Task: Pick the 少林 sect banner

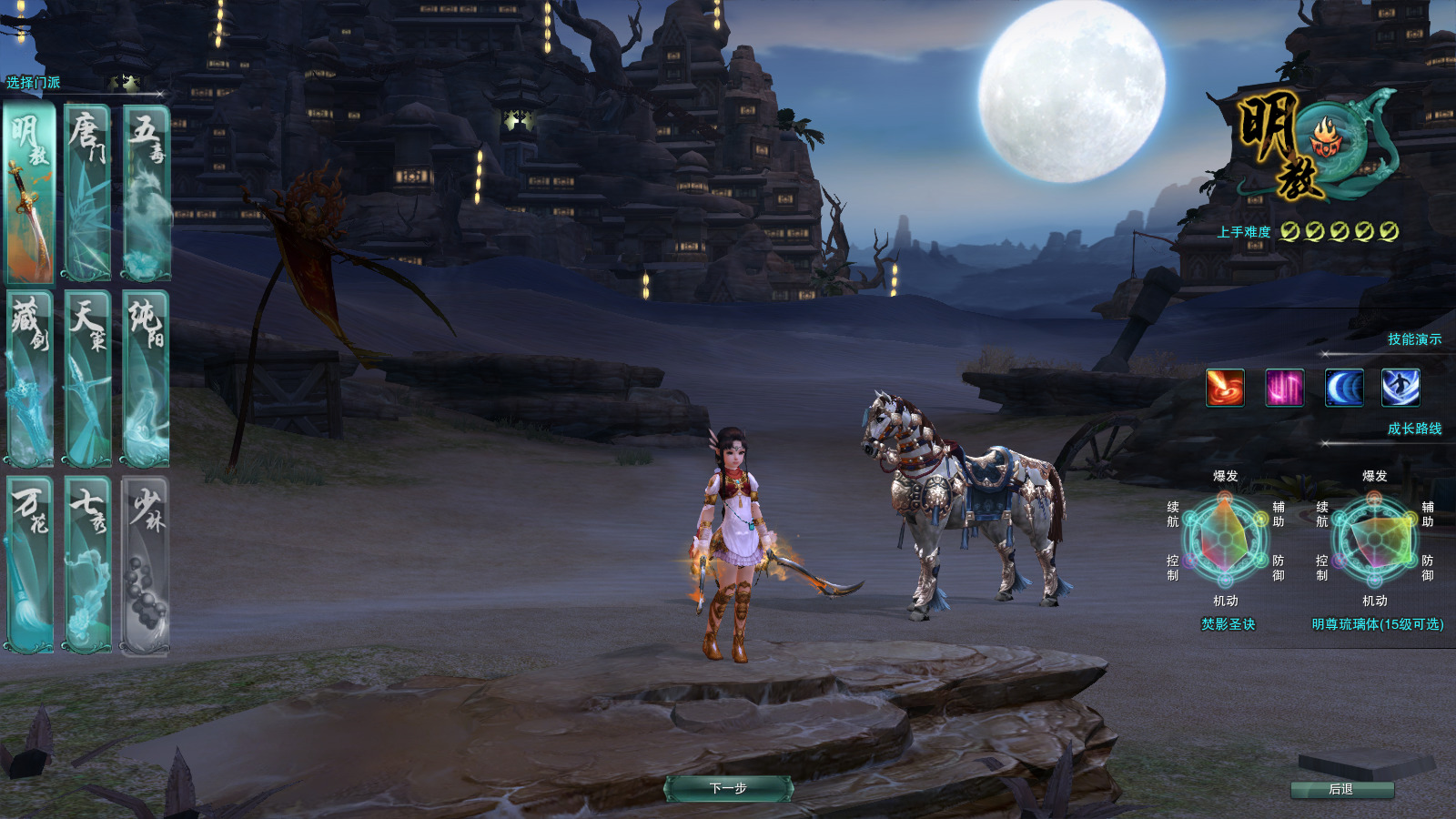Action: [x=146, y=564]
